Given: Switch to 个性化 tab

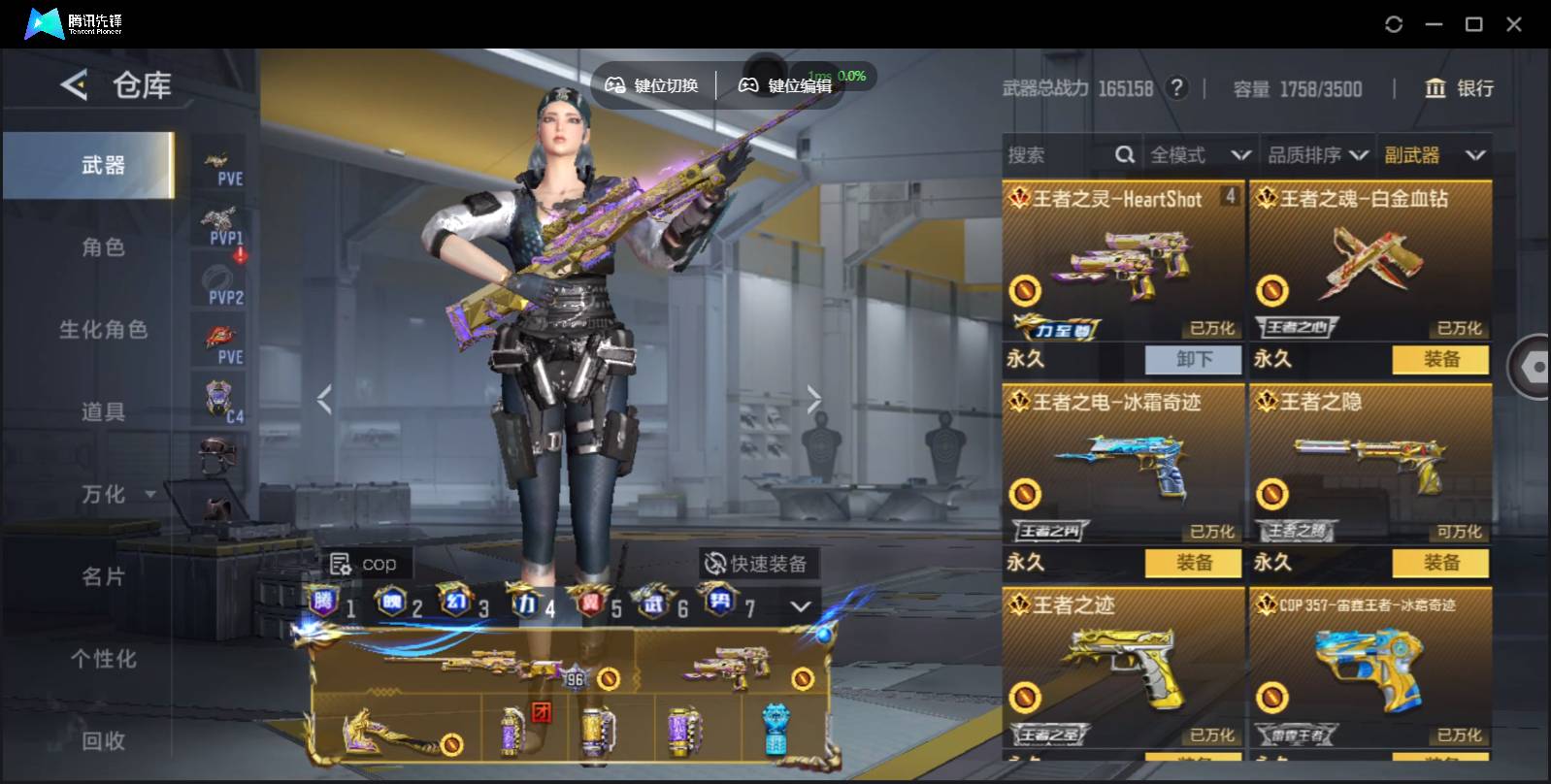Looking at the screenshot, I should (103, 660).
